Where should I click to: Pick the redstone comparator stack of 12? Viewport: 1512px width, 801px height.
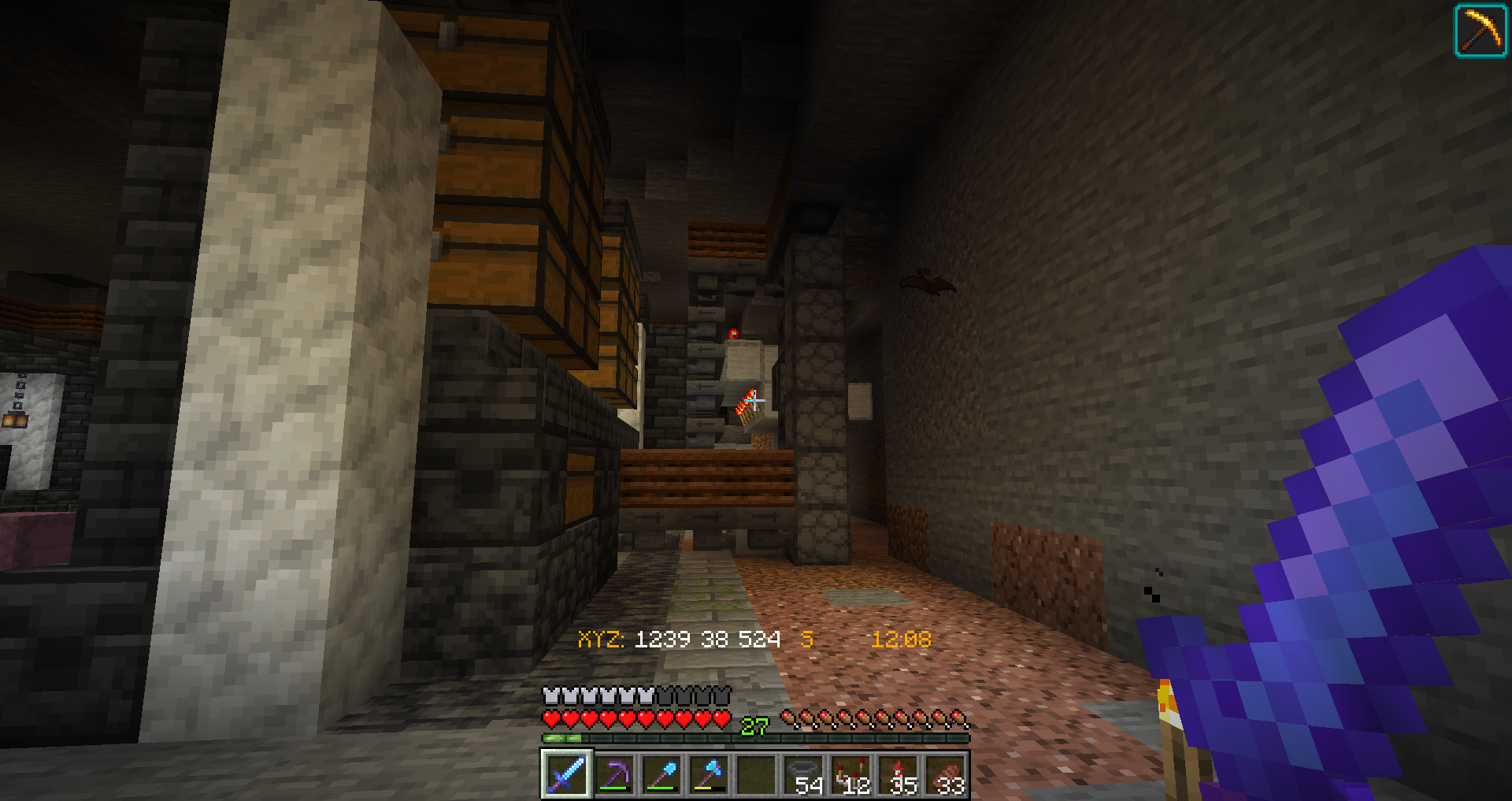tap(851, 774)
